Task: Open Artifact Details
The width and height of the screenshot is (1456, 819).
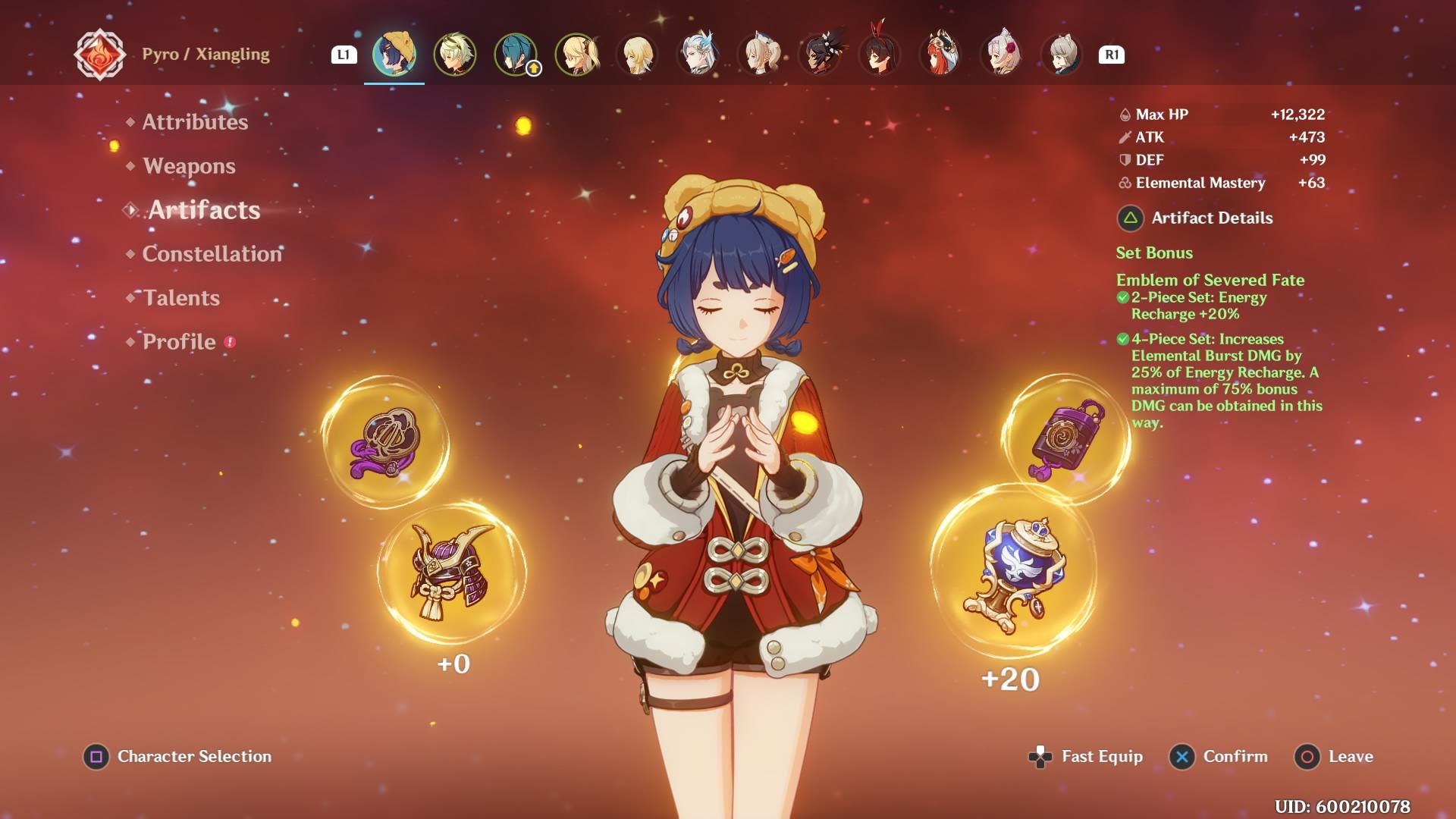Action: [1212, 218]
